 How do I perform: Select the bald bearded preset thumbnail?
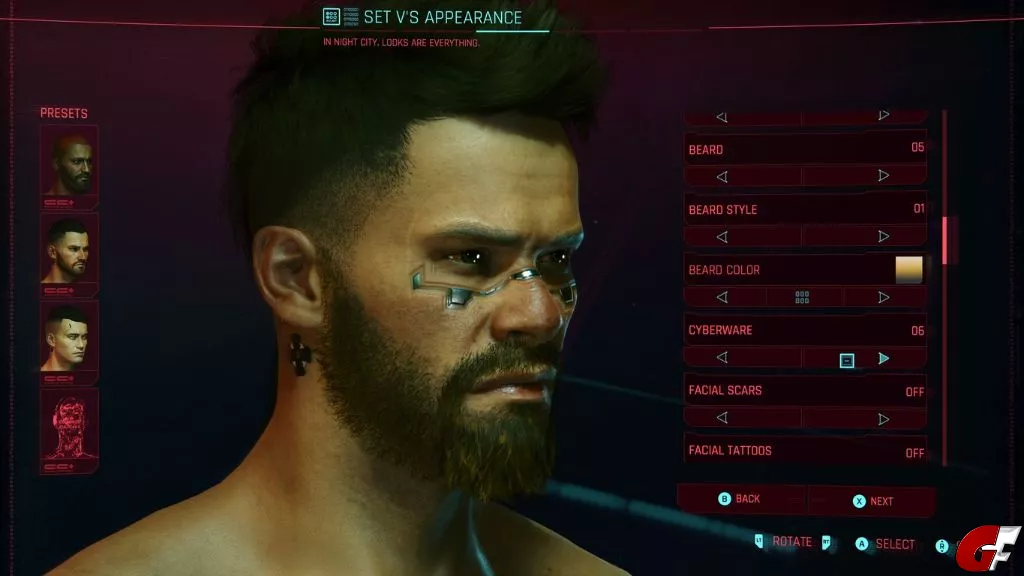(69, 165)
